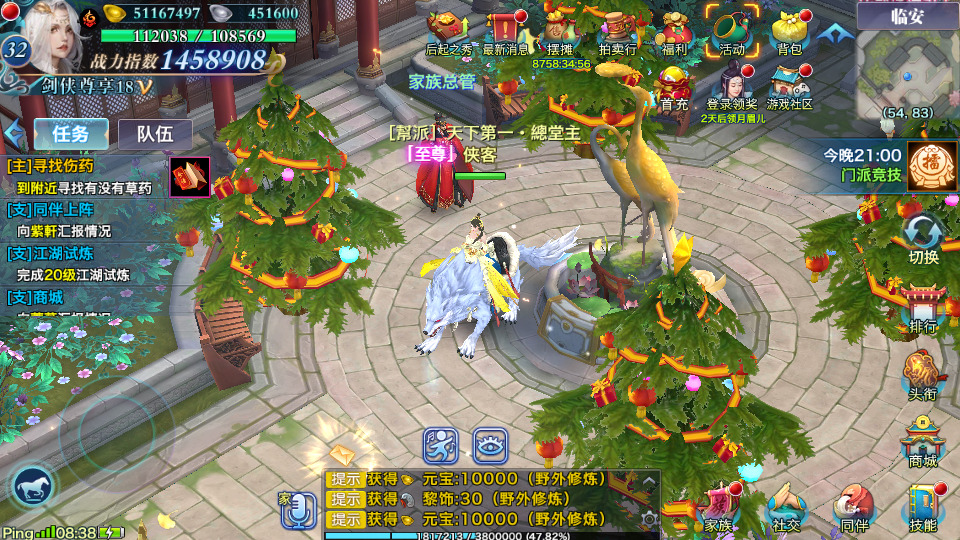Open the 商城 shop icon
Screen dimensions: 960x540
pyautogui.click(x=923, y=442)
